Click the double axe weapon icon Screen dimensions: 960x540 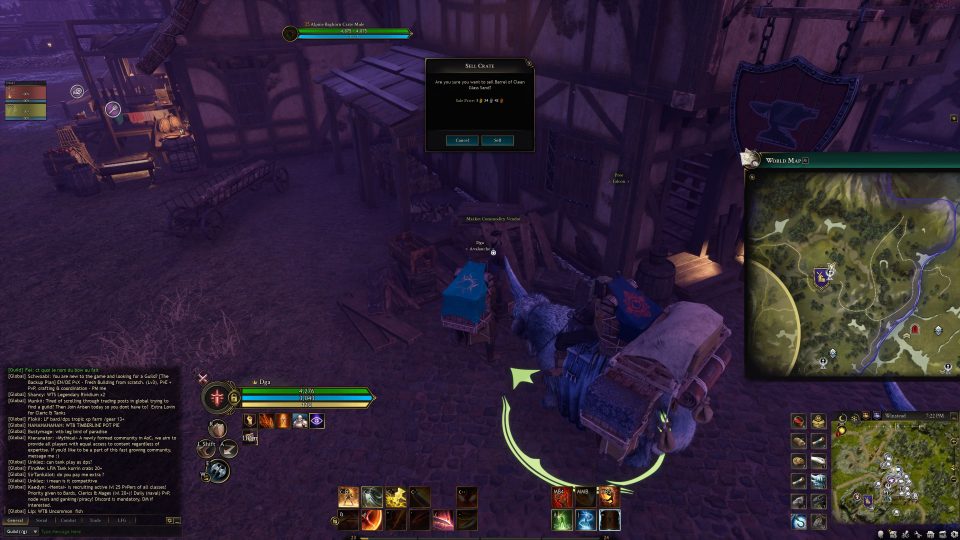pyautogui.click(x=218, y=469)
